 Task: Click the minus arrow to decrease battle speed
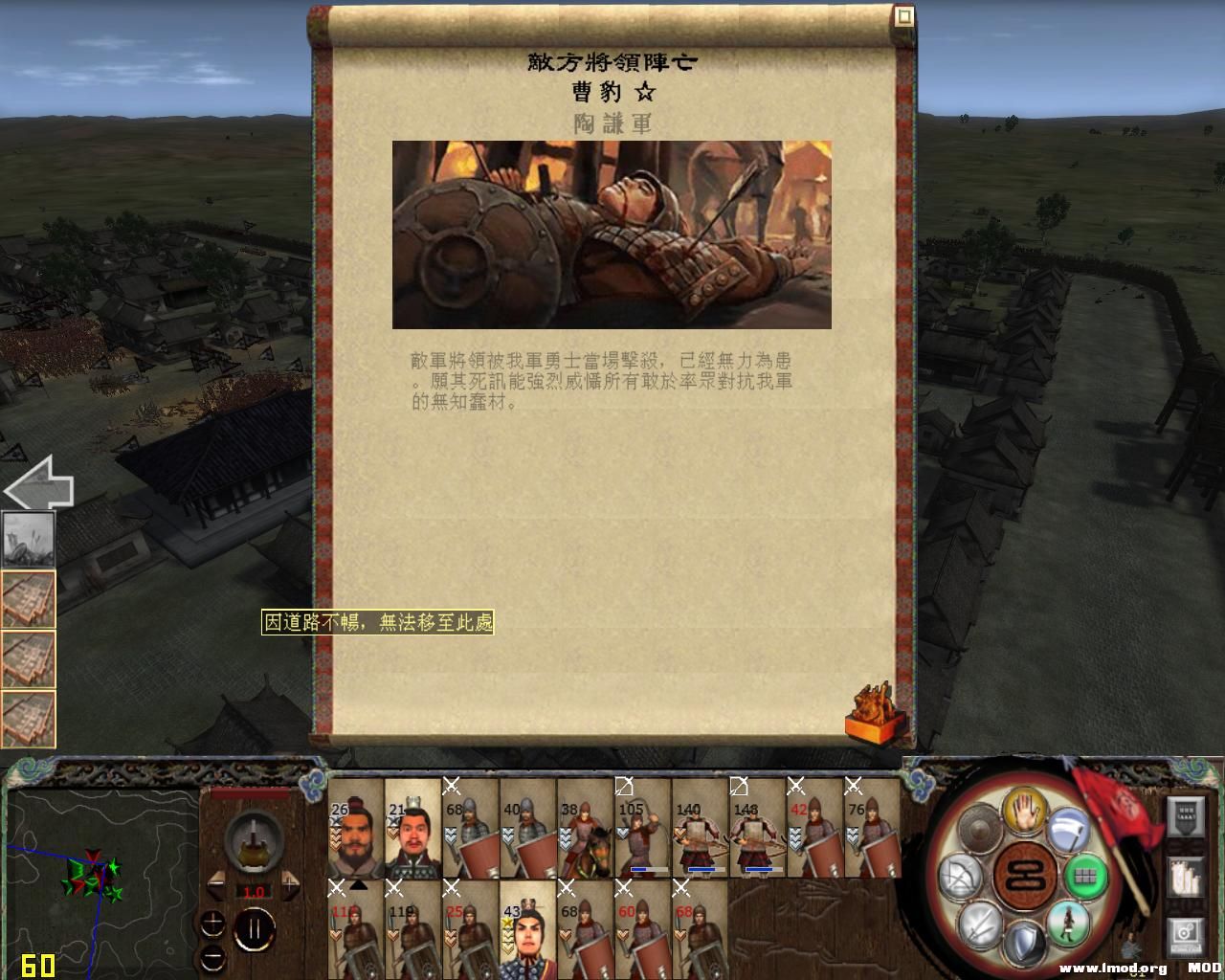(x=215, y=884)
